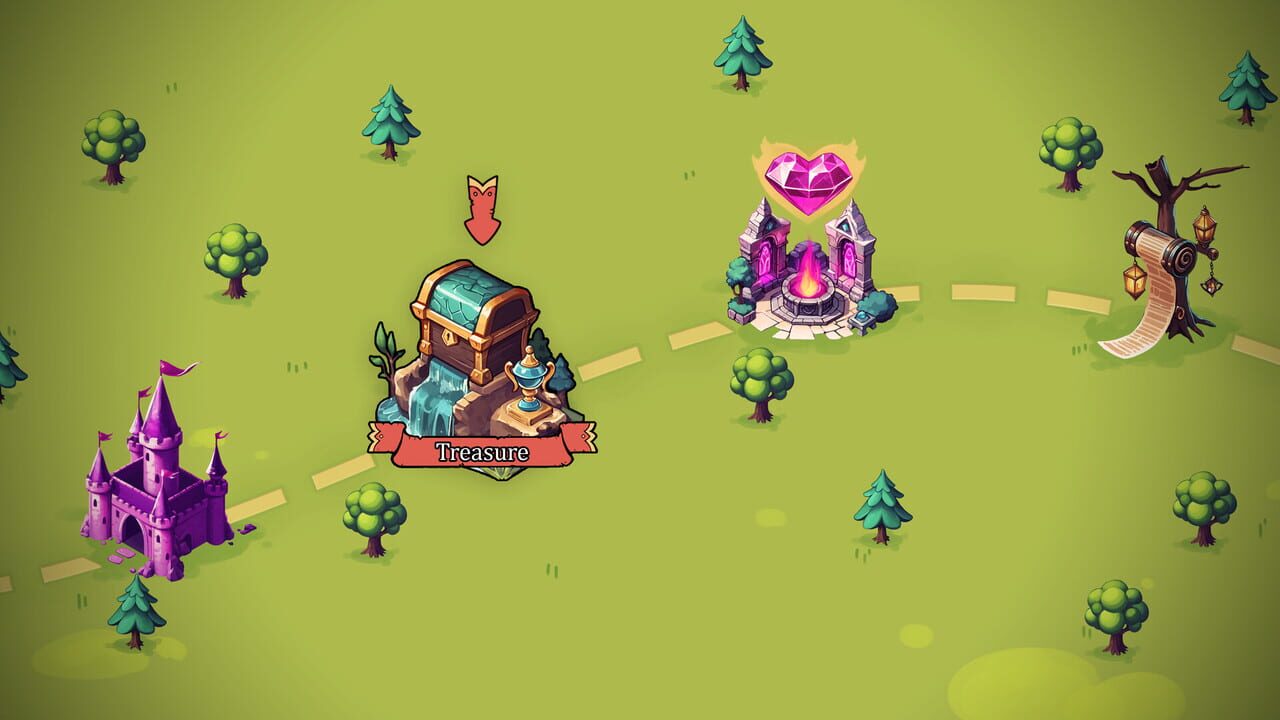Toggle the right glowing purple portal gate
The height and width of the screenshot is (720, 1280).
point(849,261)
